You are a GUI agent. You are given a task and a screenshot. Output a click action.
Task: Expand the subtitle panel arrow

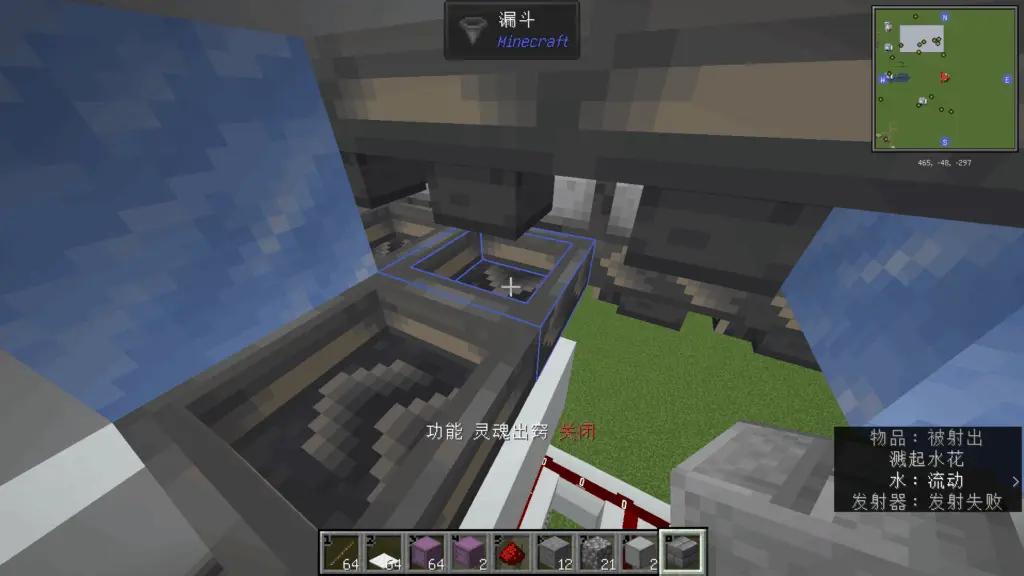[1016, 481]
